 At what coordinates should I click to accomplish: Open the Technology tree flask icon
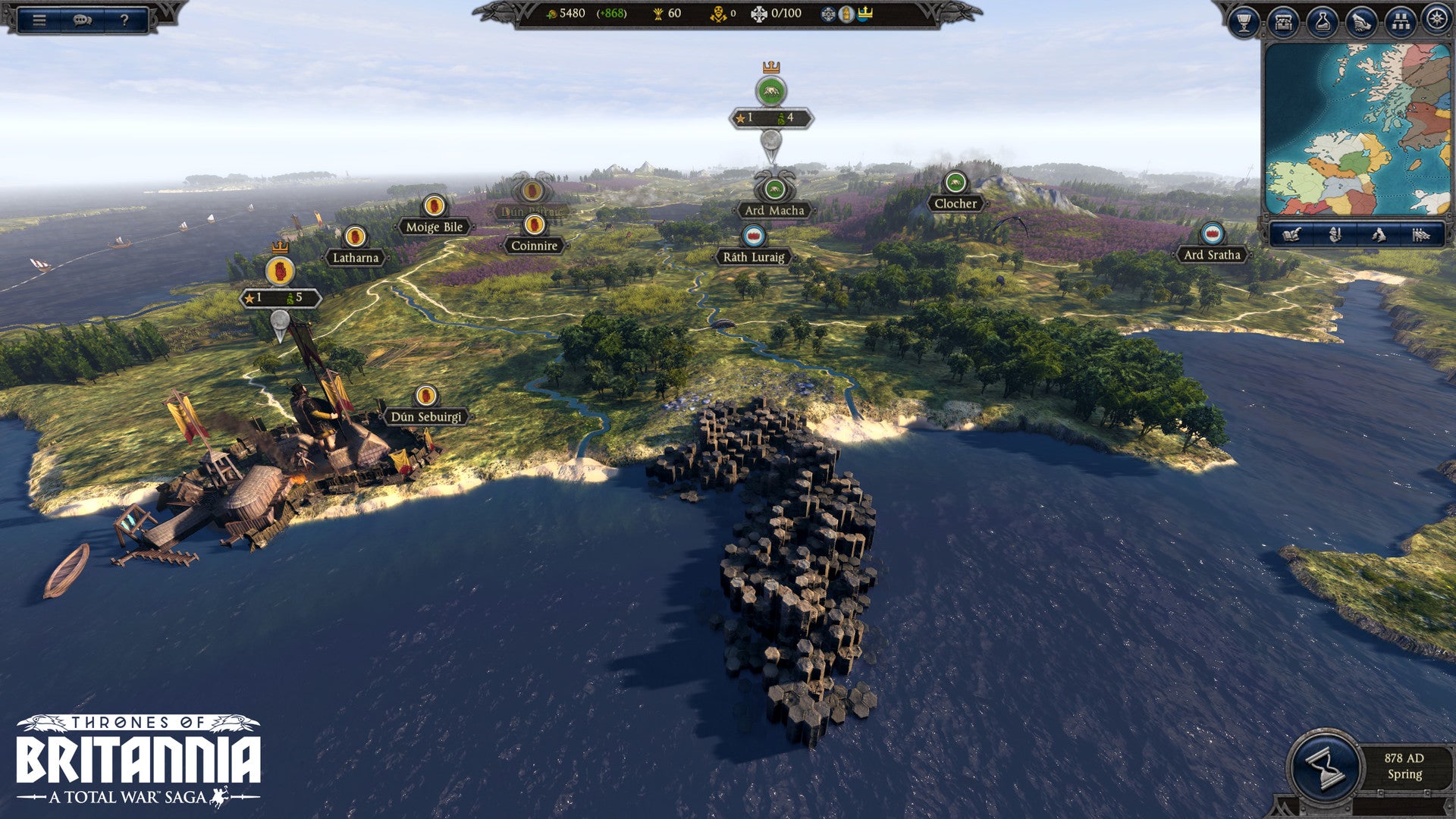[1322, 21]
